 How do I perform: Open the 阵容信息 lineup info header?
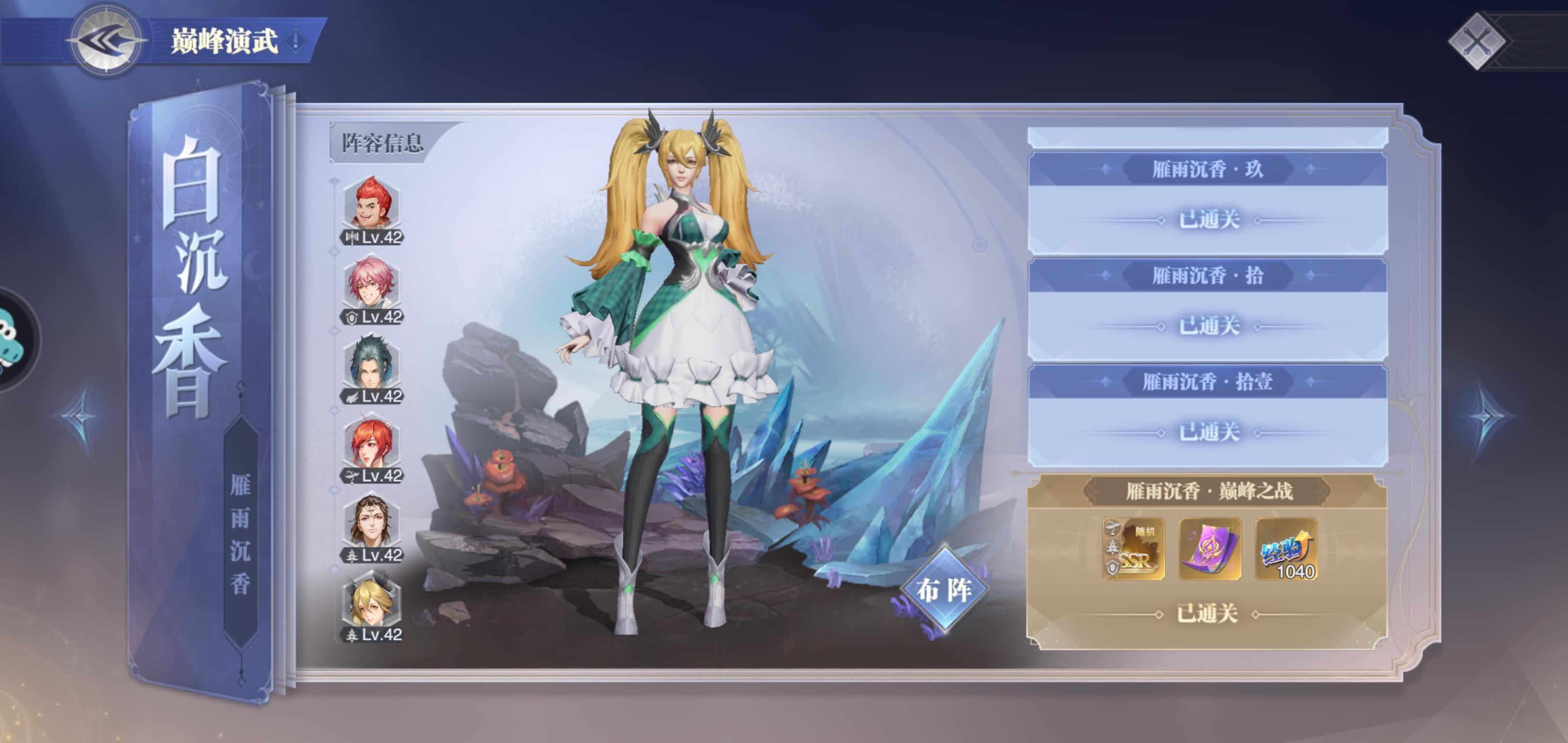click(382, 144)
